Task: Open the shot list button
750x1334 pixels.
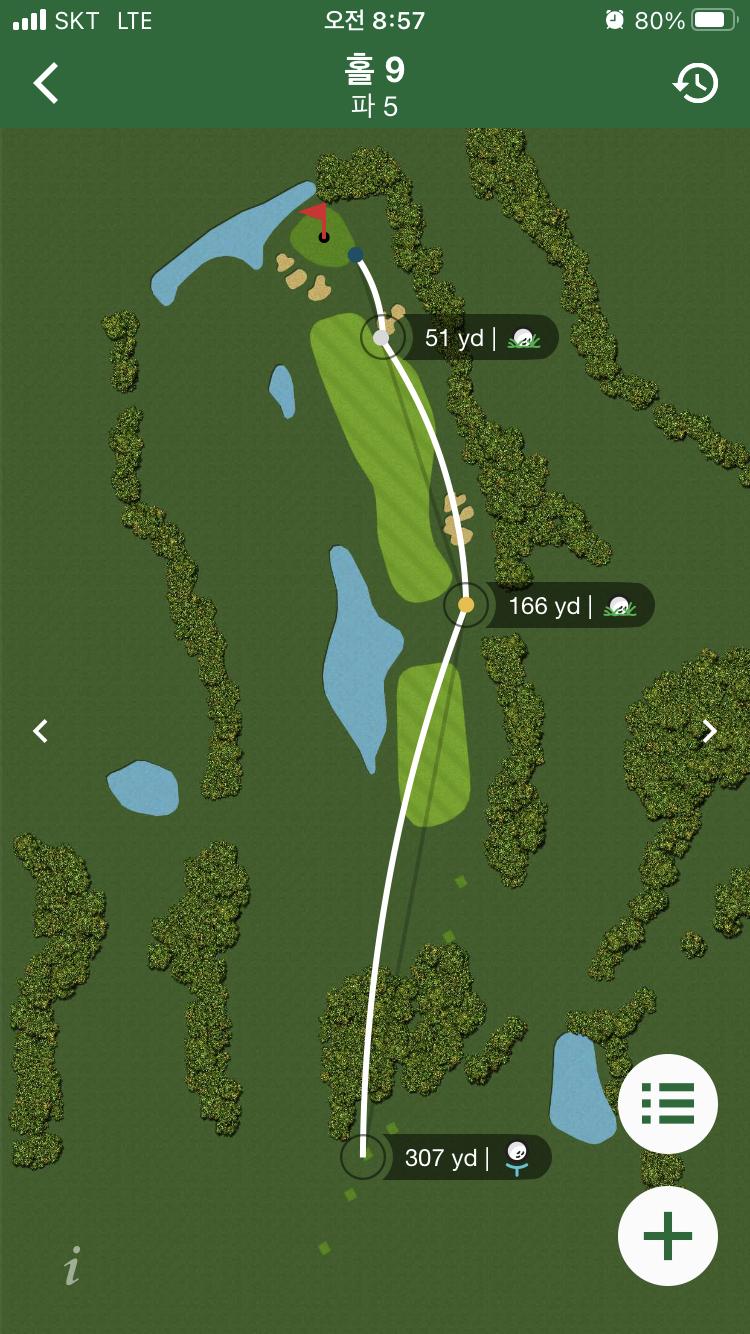Action: pyautogui.click(x=667, y=1104)
